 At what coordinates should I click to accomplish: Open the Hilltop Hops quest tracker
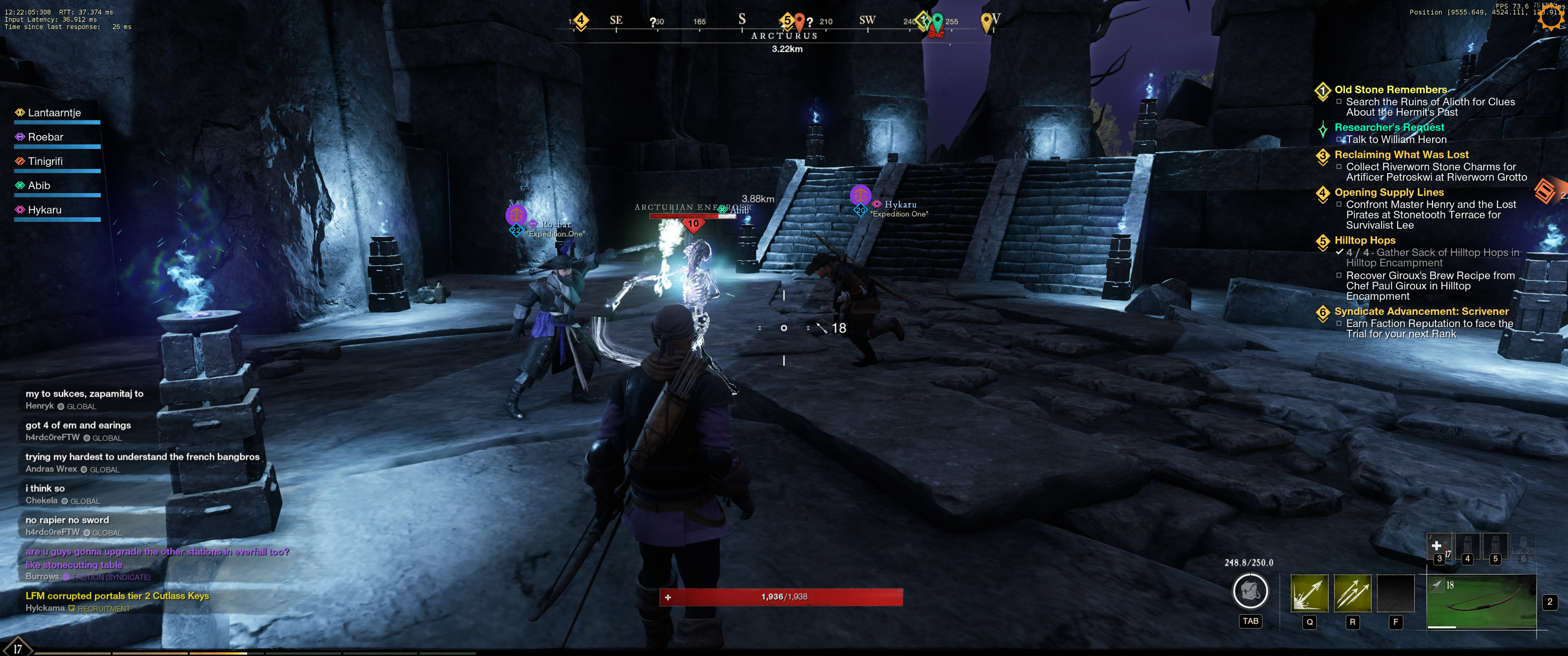[x=1365, y=241]
